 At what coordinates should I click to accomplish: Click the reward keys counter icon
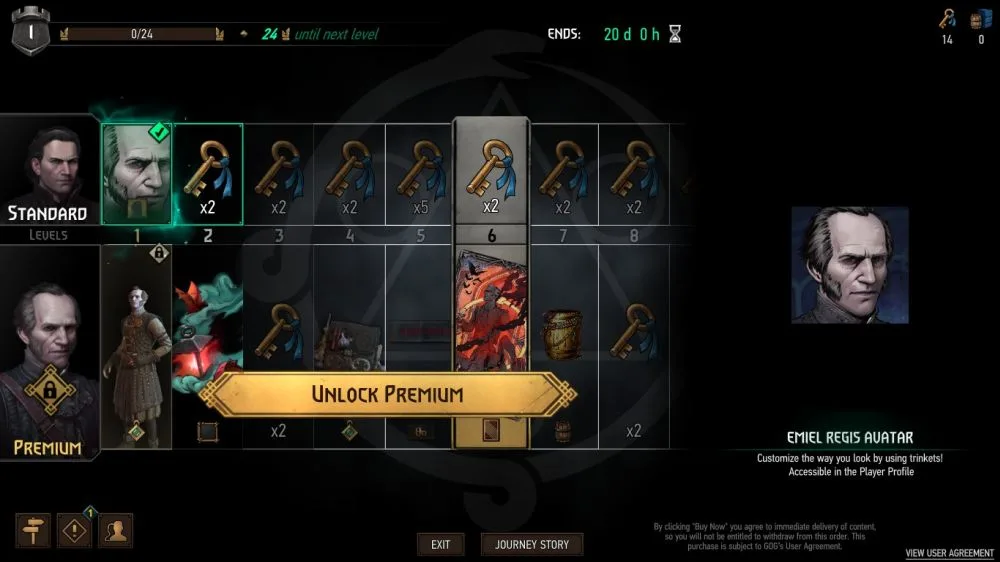tap(947, 20)
